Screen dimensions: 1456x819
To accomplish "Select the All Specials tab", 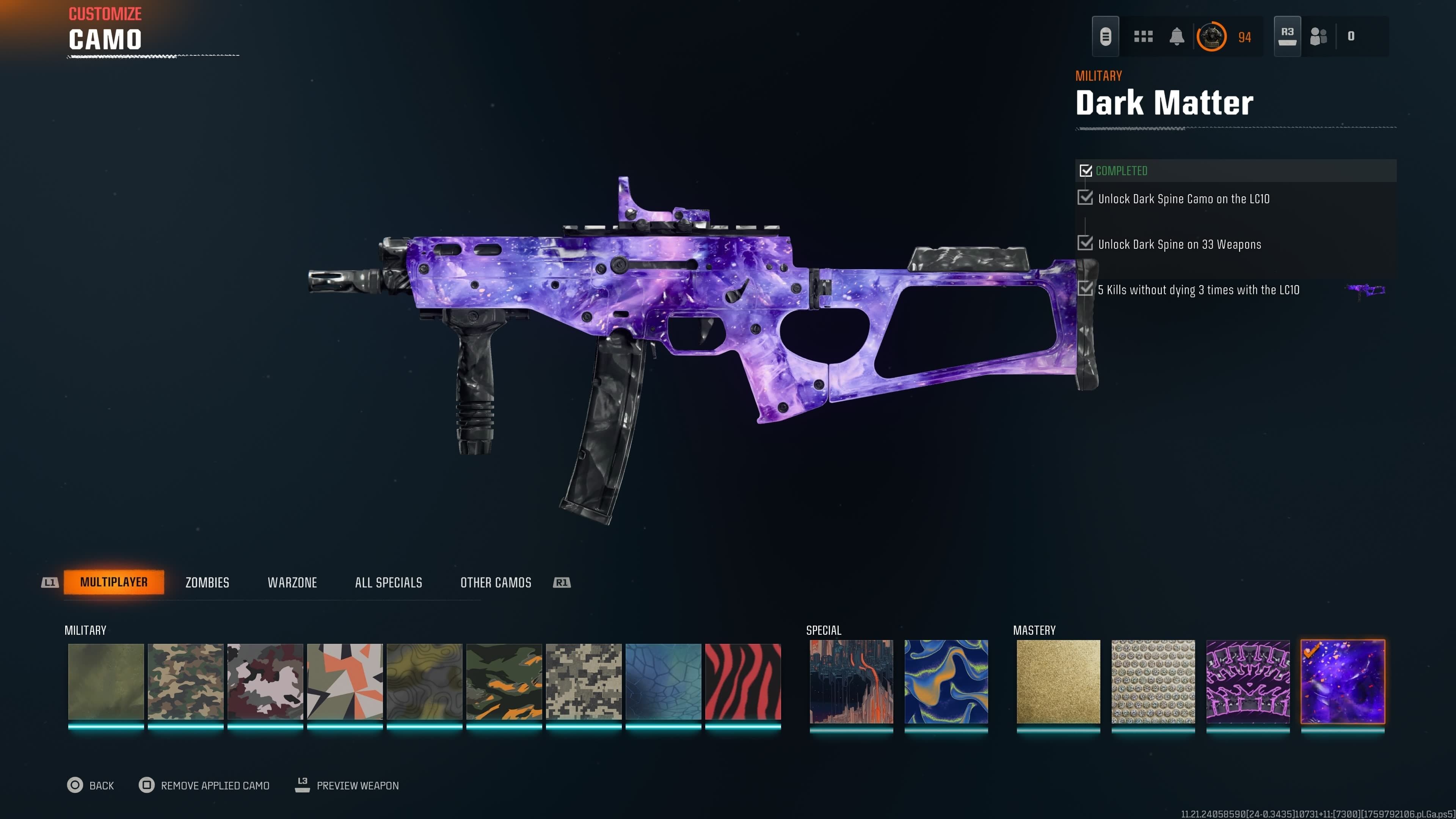I will (388, 582).
